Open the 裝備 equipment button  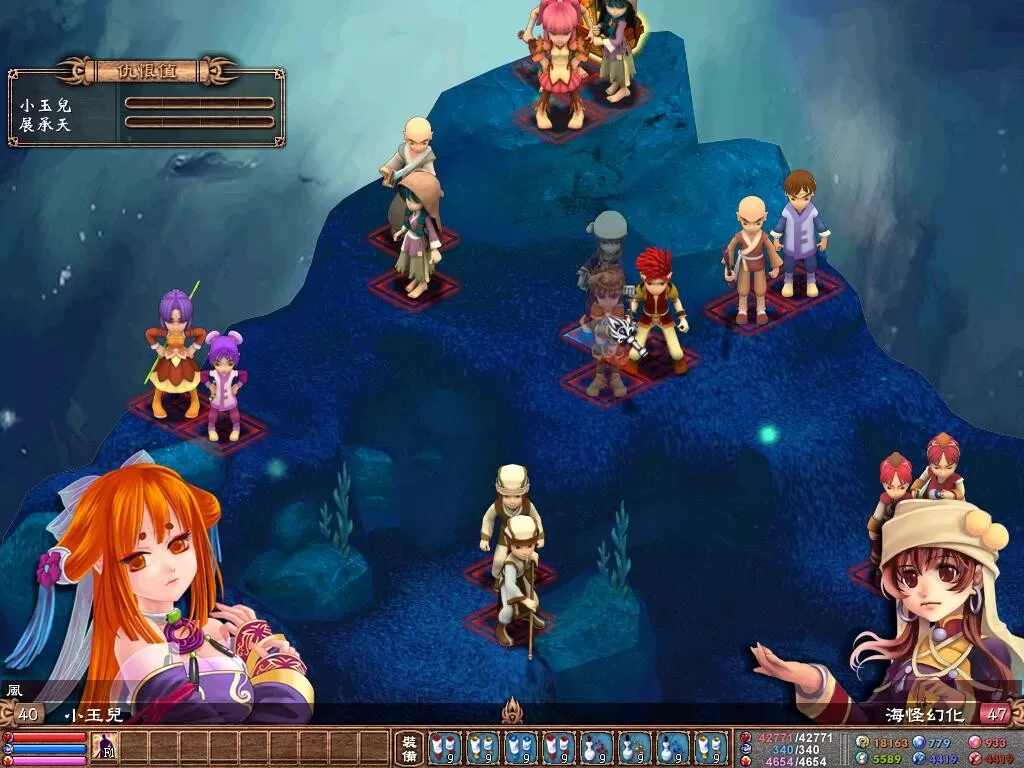point(409,748)
